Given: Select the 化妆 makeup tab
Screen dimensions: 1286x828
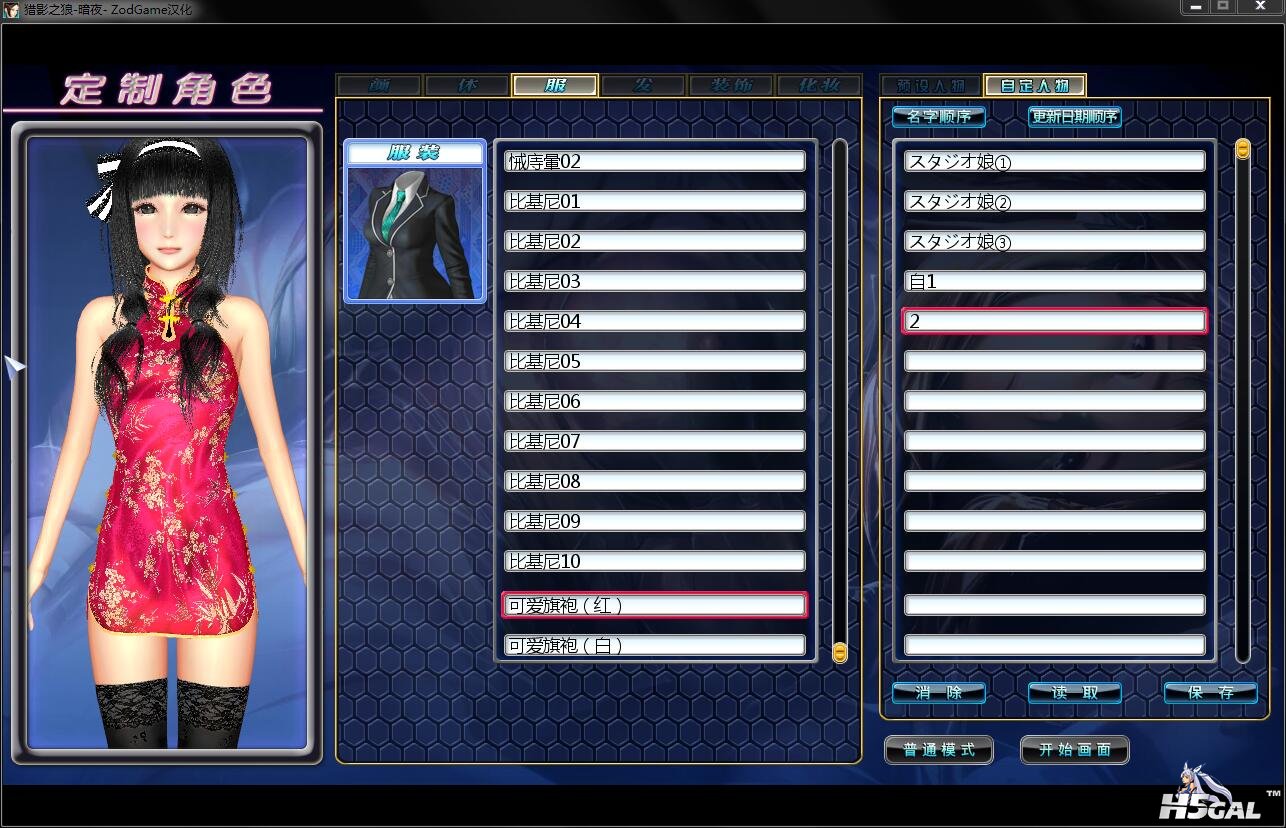Looking at the screenshot, I should [x=818, y=86].
